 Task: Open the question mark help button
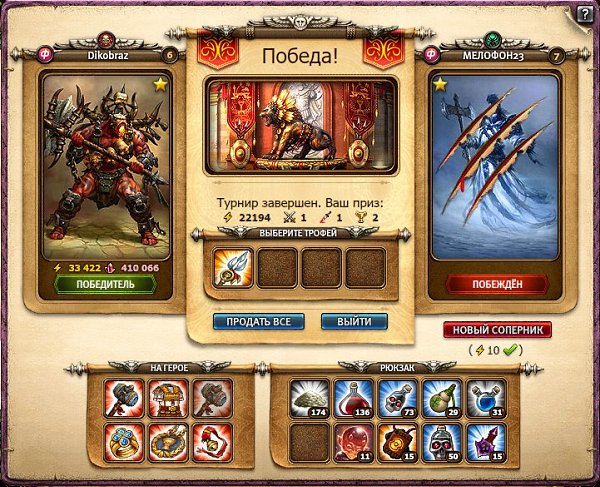tap(584, 13)
